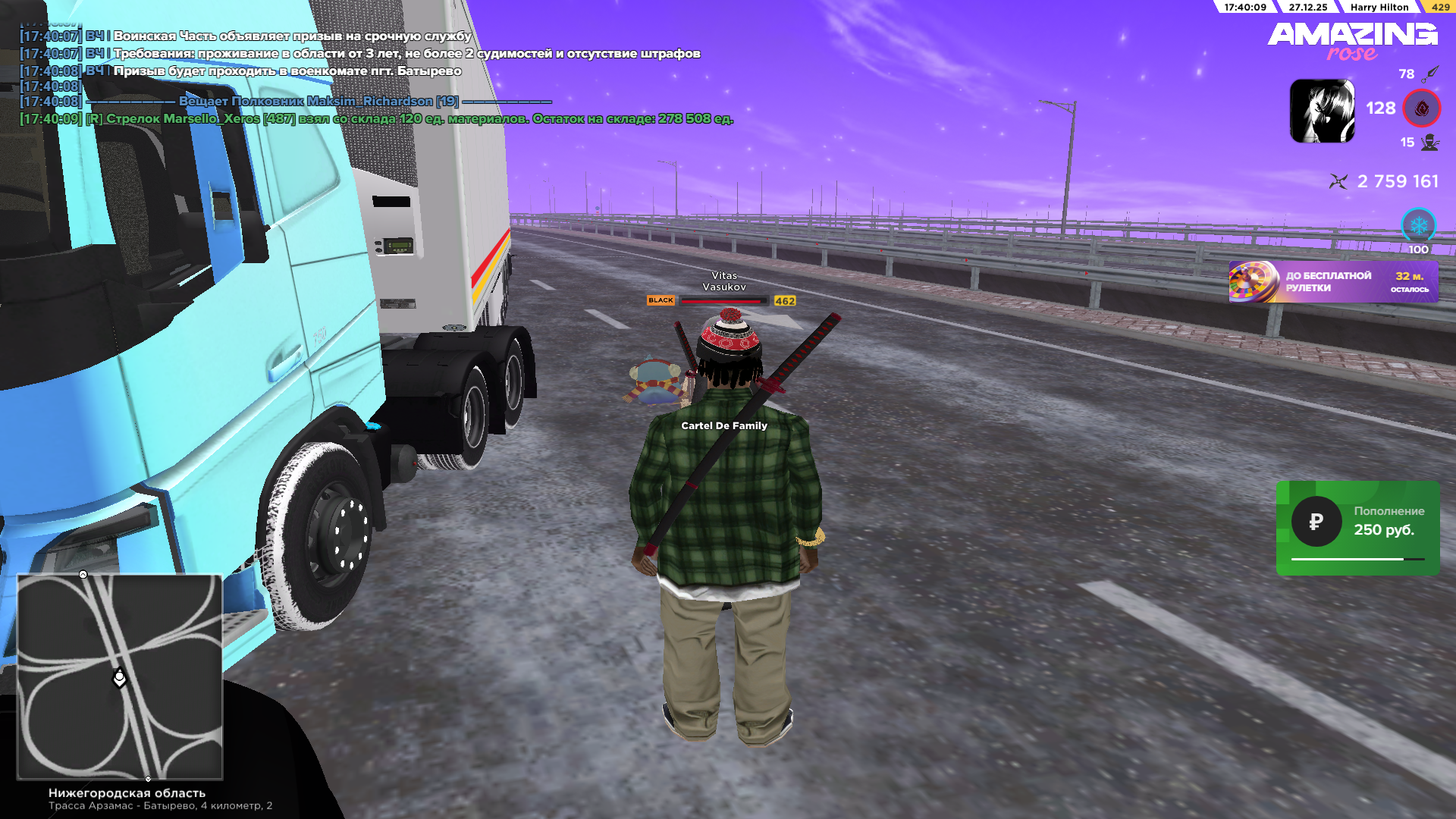The height and width of the screenshot is (819, 1456).
Task: Open the minimap
Action: coord(120,676)
